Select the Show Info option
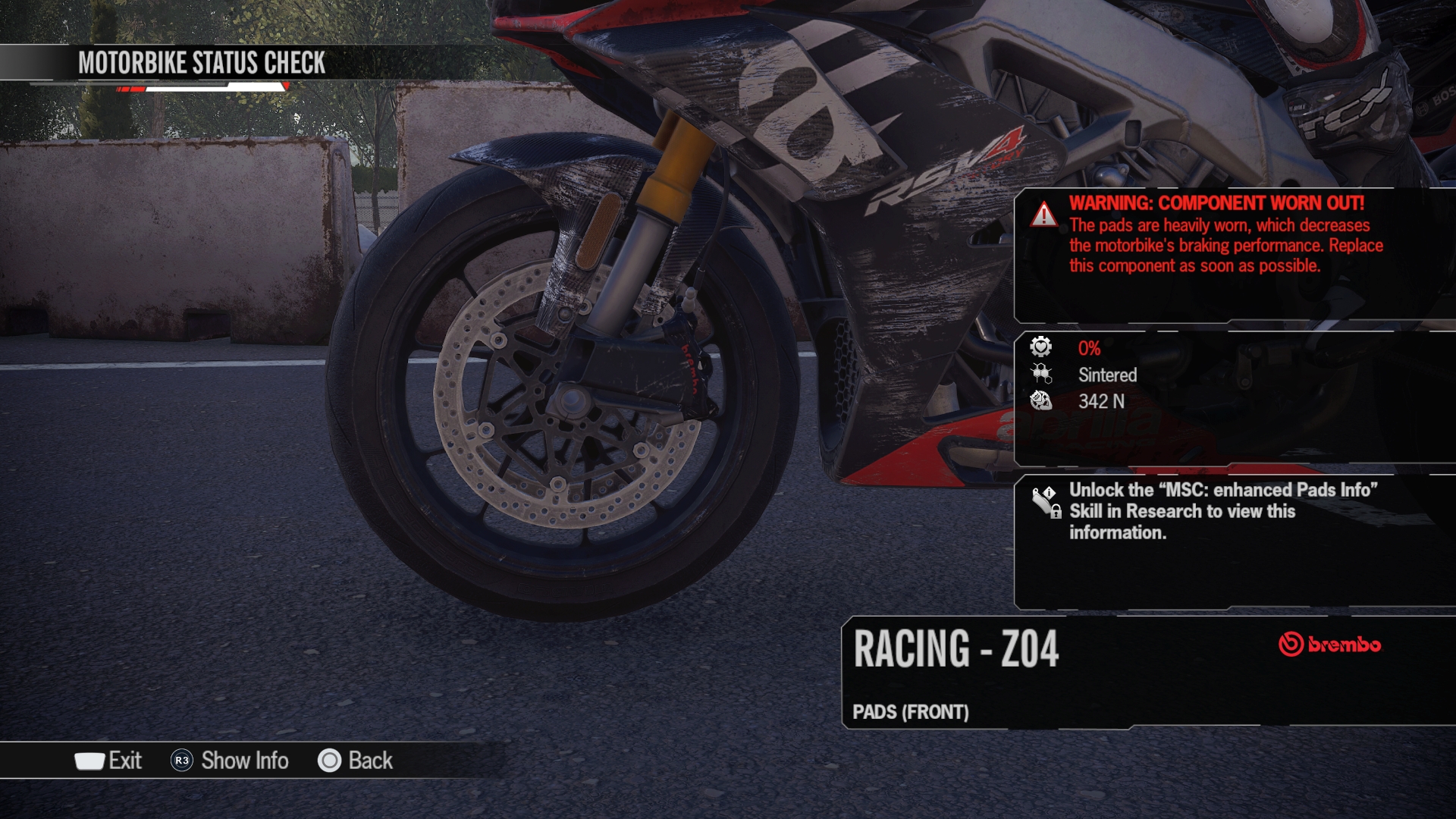 pyautogui.click(x=231, y=761)
